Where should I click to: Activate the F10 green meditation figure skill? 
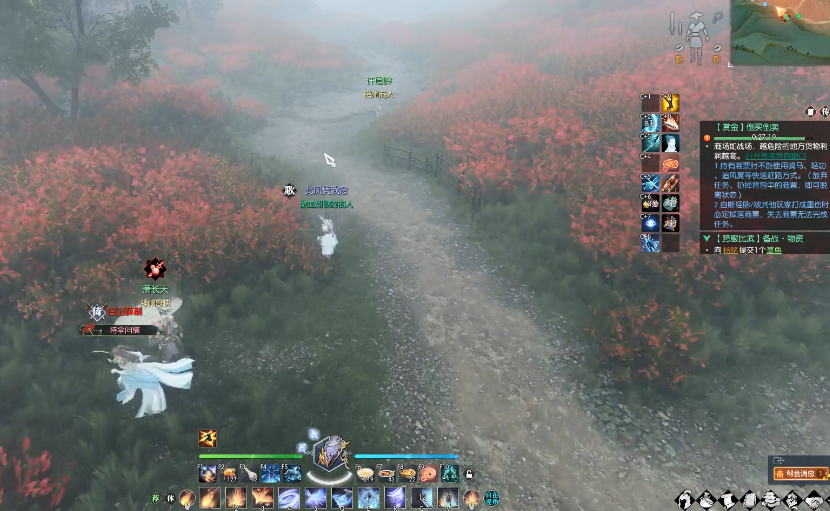tap(450, 473)
